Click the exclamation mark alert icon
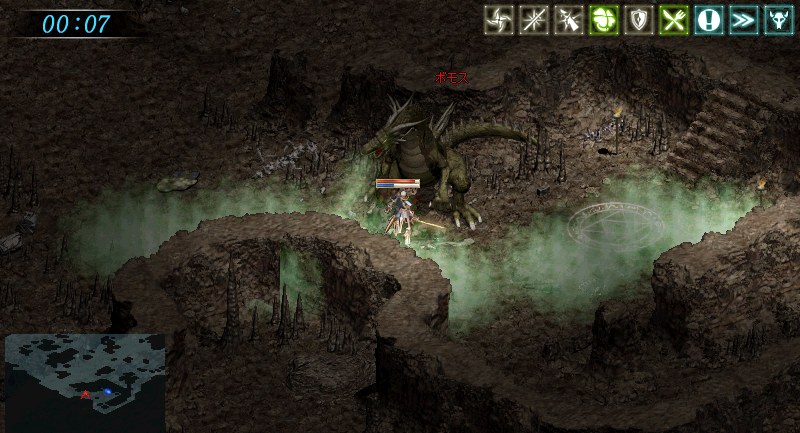The height and width of the screenshot is (433, 800). pos(709,20)
